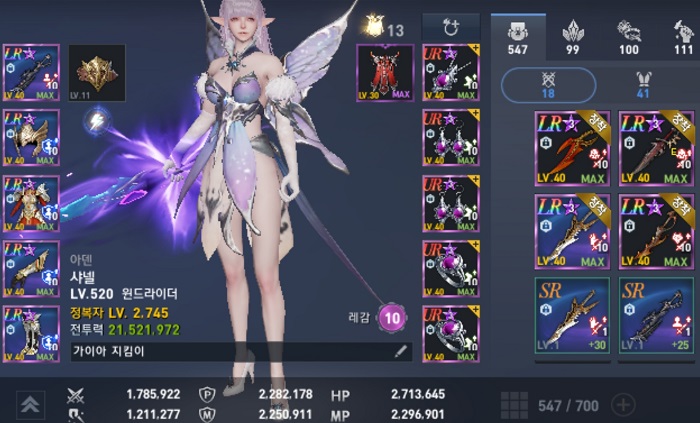Viewport: 700px width, 423px height.
Task: Tap the lightning bolt round icon
Action: 97,121
